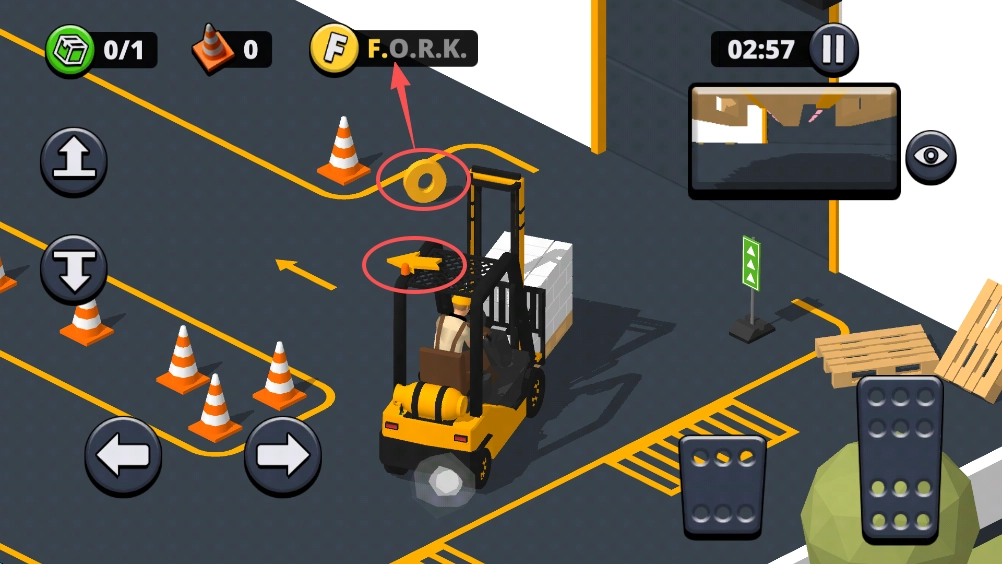Tap the brake pedal

coord(722,486)
